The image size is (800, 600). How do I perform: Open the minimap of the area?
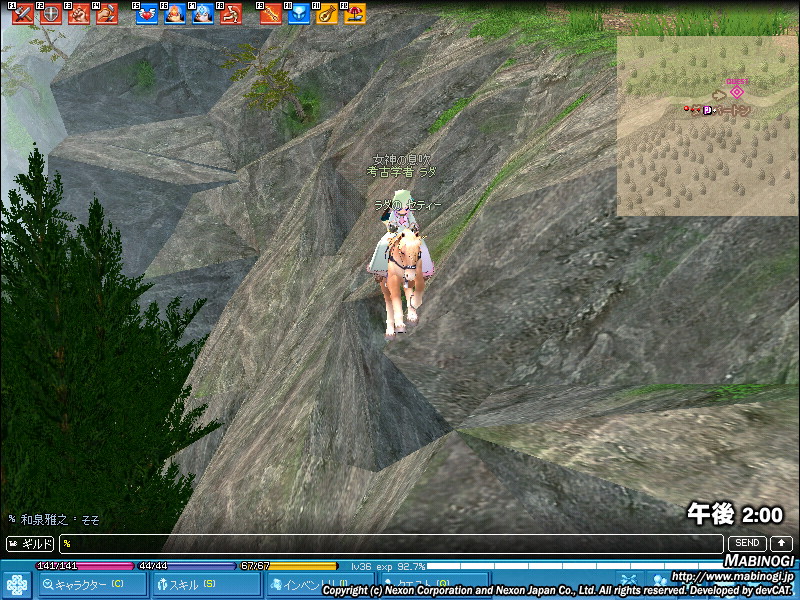(x=706, y=125)
